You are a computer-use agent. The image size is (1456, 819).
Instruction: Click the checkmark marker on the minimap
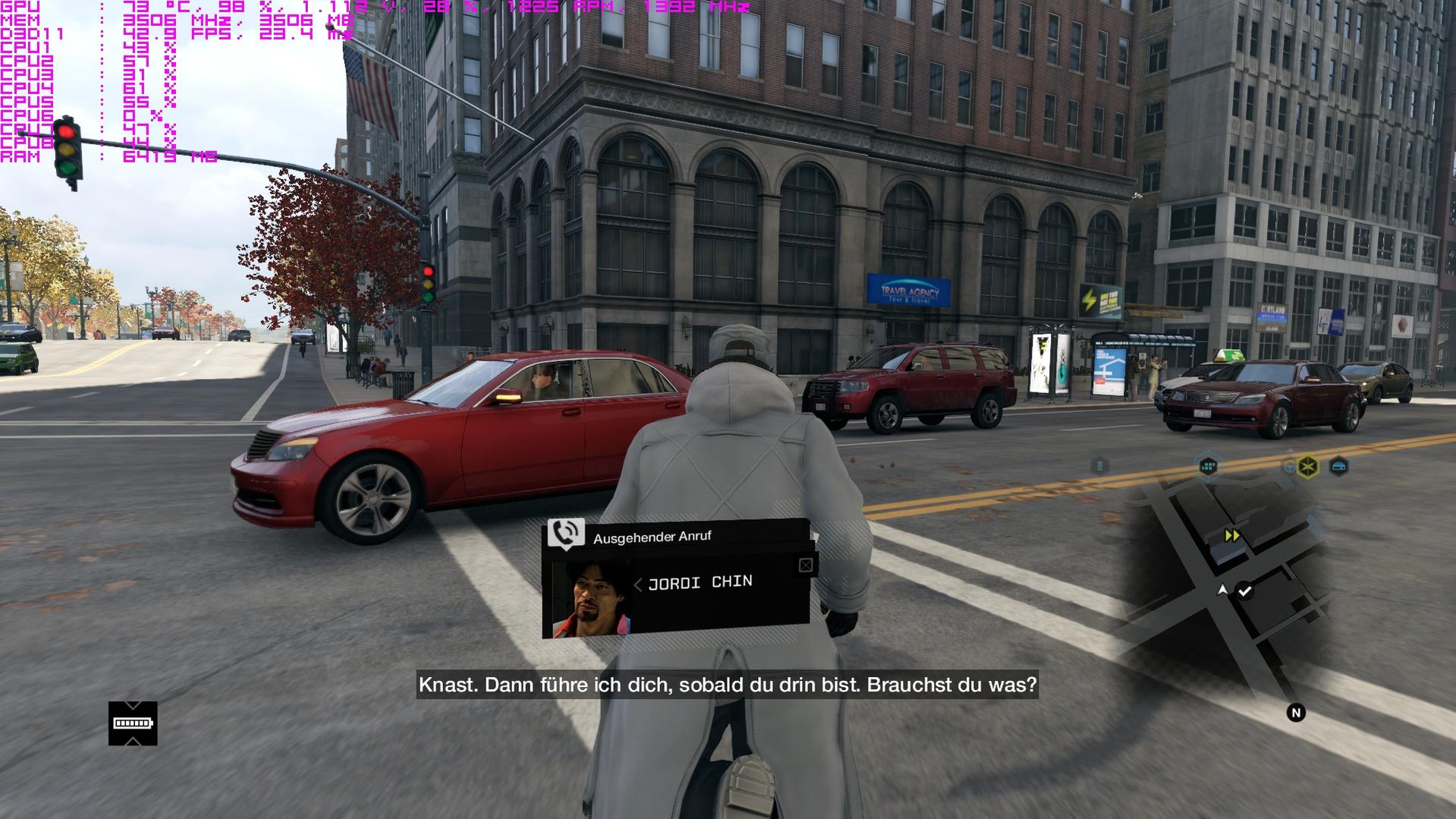tap(1245, 591)
